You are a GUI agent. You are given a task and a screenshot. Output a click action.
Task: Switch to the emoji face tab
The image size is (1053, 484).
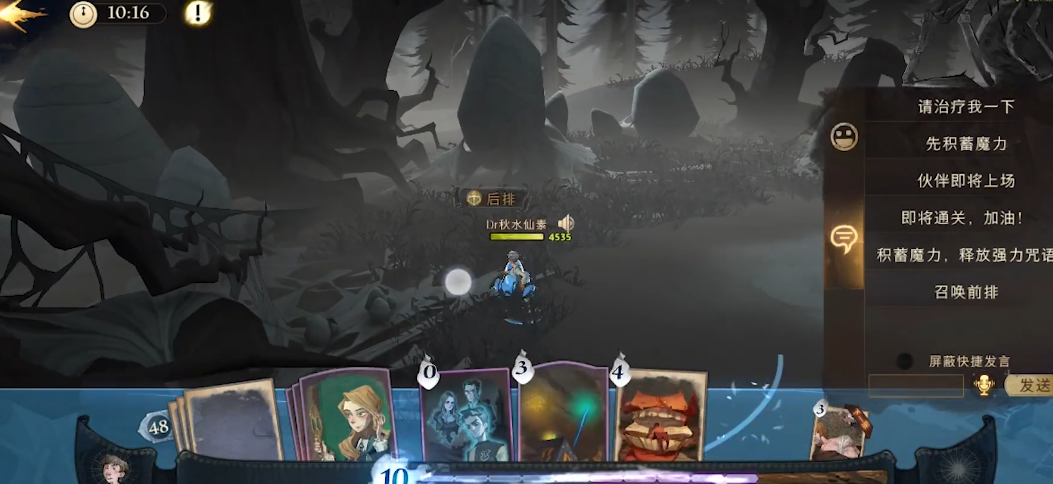click(x=844, y=137)
